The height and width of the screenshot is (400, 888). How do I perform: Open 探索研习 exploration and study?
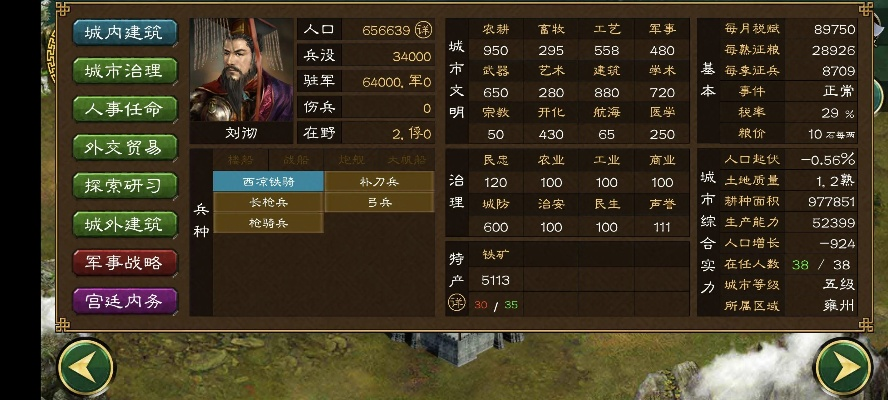click(x=125, y=185)
